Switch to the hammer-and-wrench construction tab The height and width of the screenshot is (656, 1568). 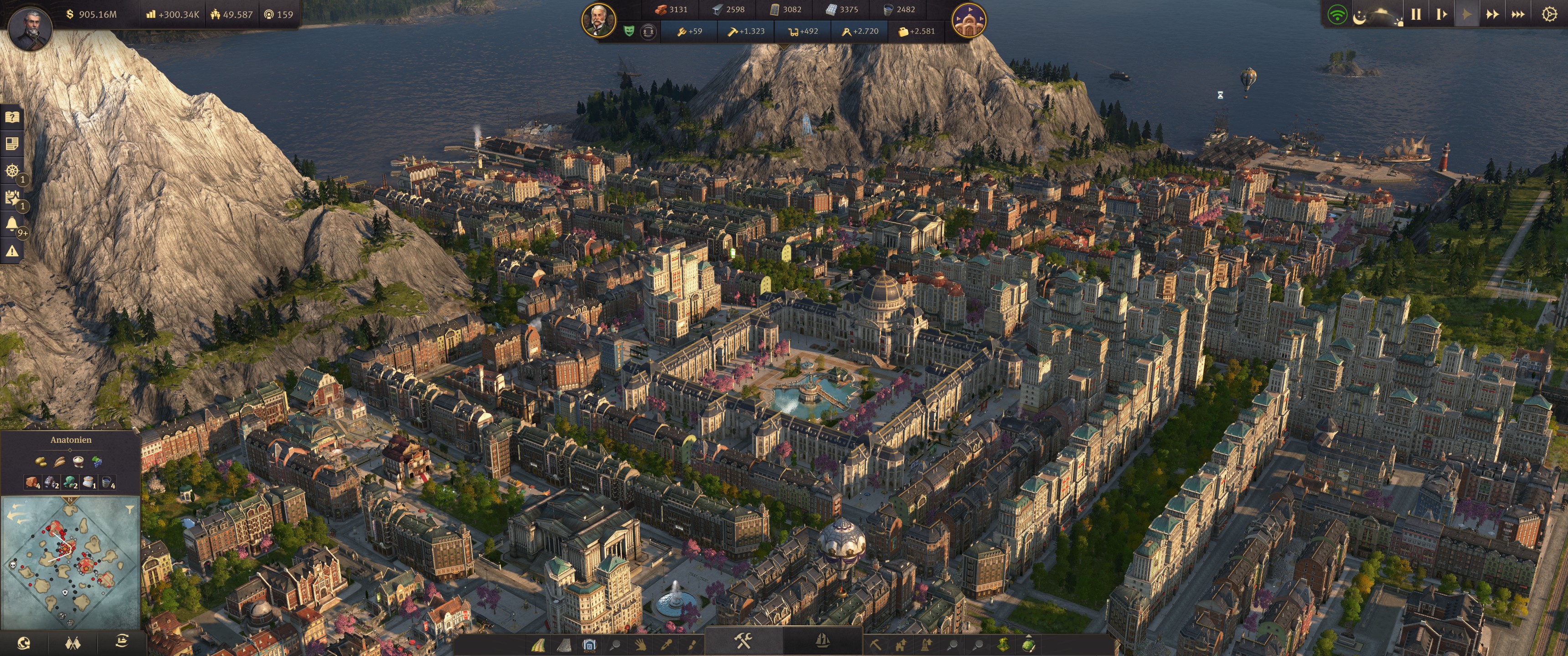click(x=743, y=641)
